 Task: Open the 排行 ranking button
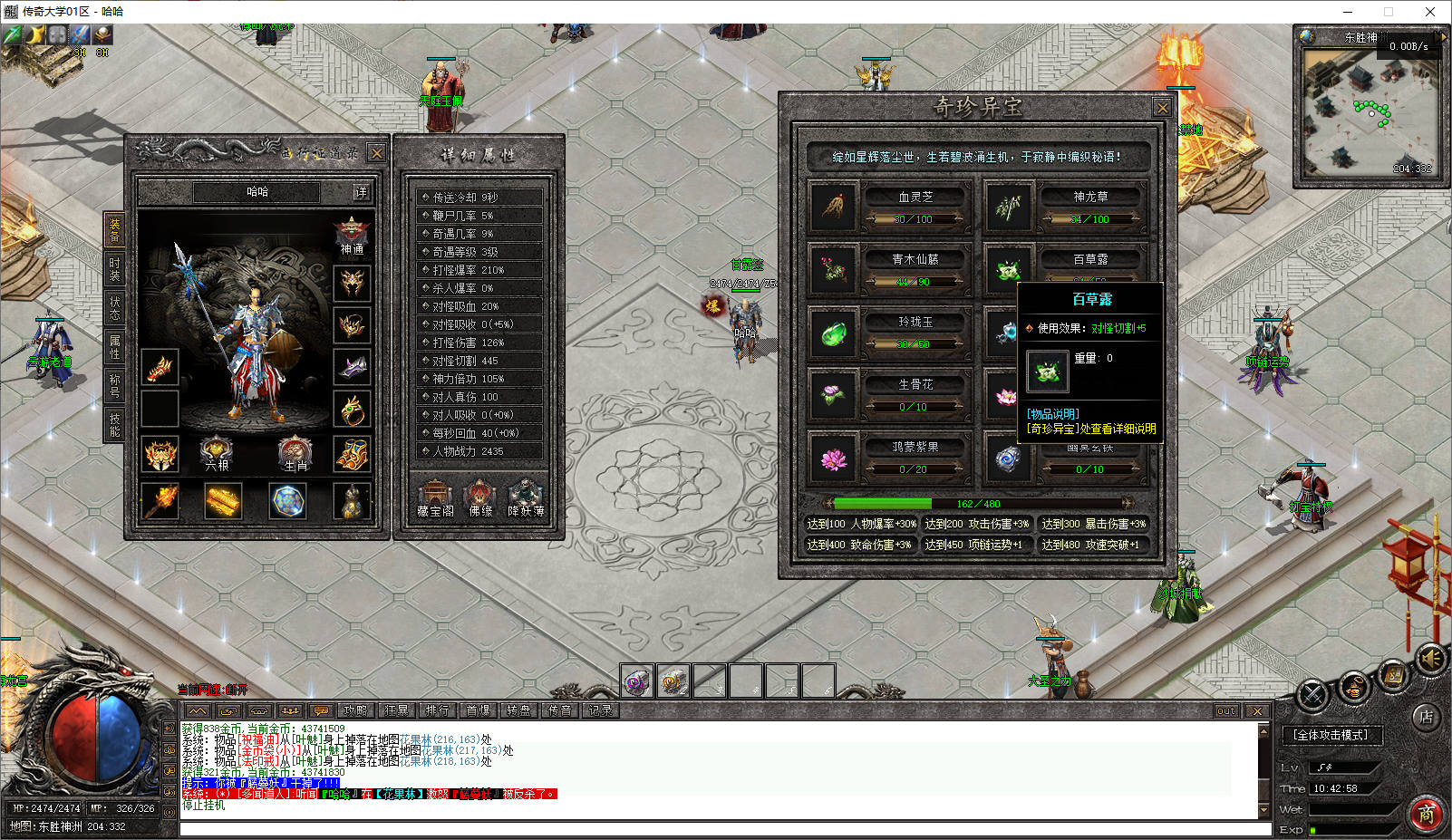[437, 710]
